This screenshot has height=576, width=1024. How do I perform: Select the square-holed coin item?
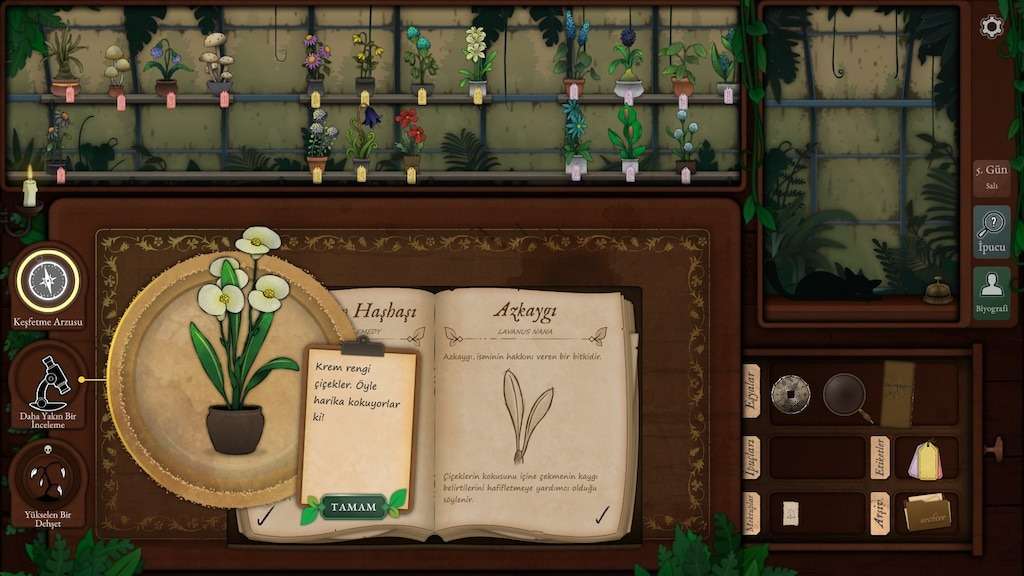pos(791,394)
